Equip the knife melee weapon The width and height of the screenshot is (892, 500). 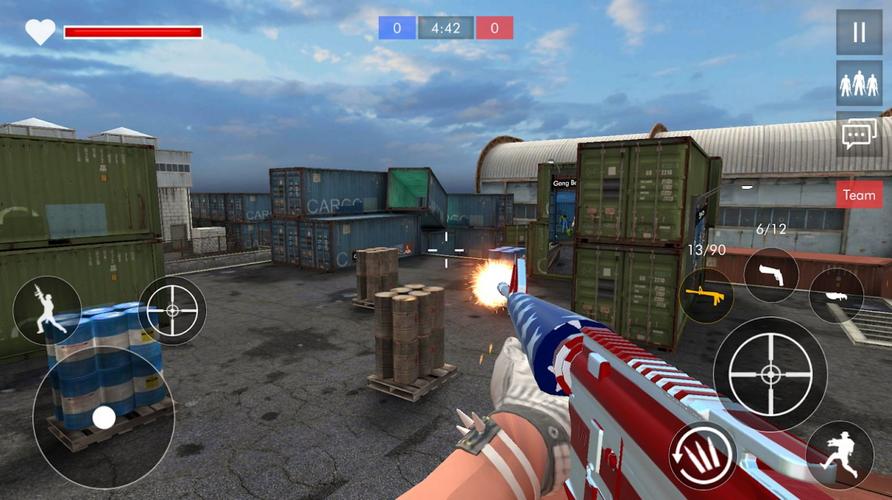836,295
